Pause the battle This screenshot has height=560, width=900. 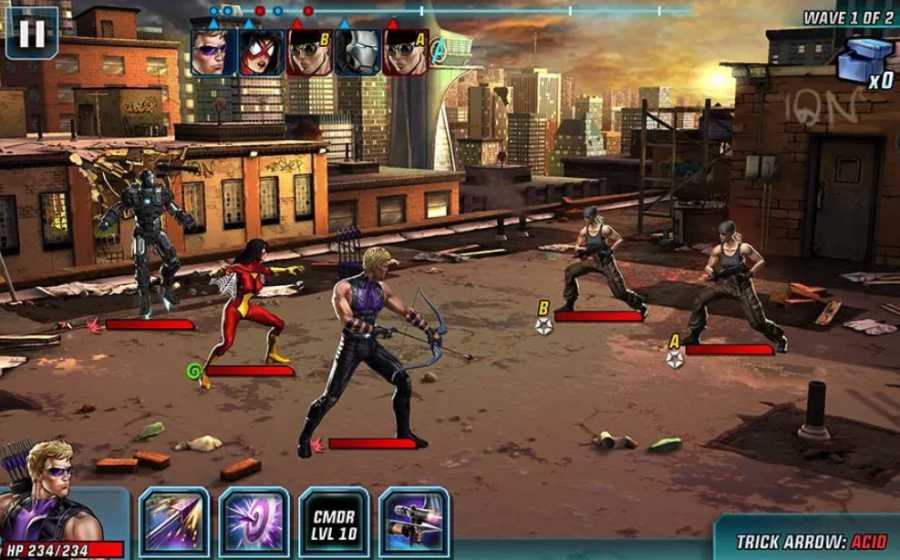tap(32, 33)
